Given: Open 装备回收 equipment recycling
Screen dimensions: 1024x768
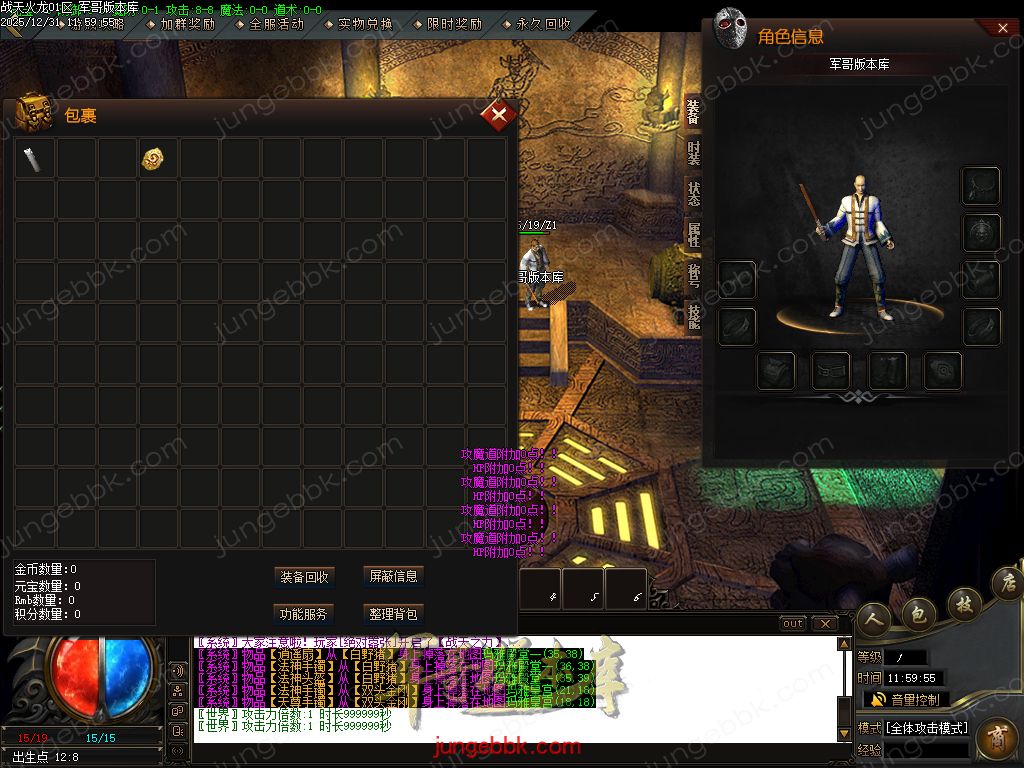Looking at the screenshot, I should 304,577.
